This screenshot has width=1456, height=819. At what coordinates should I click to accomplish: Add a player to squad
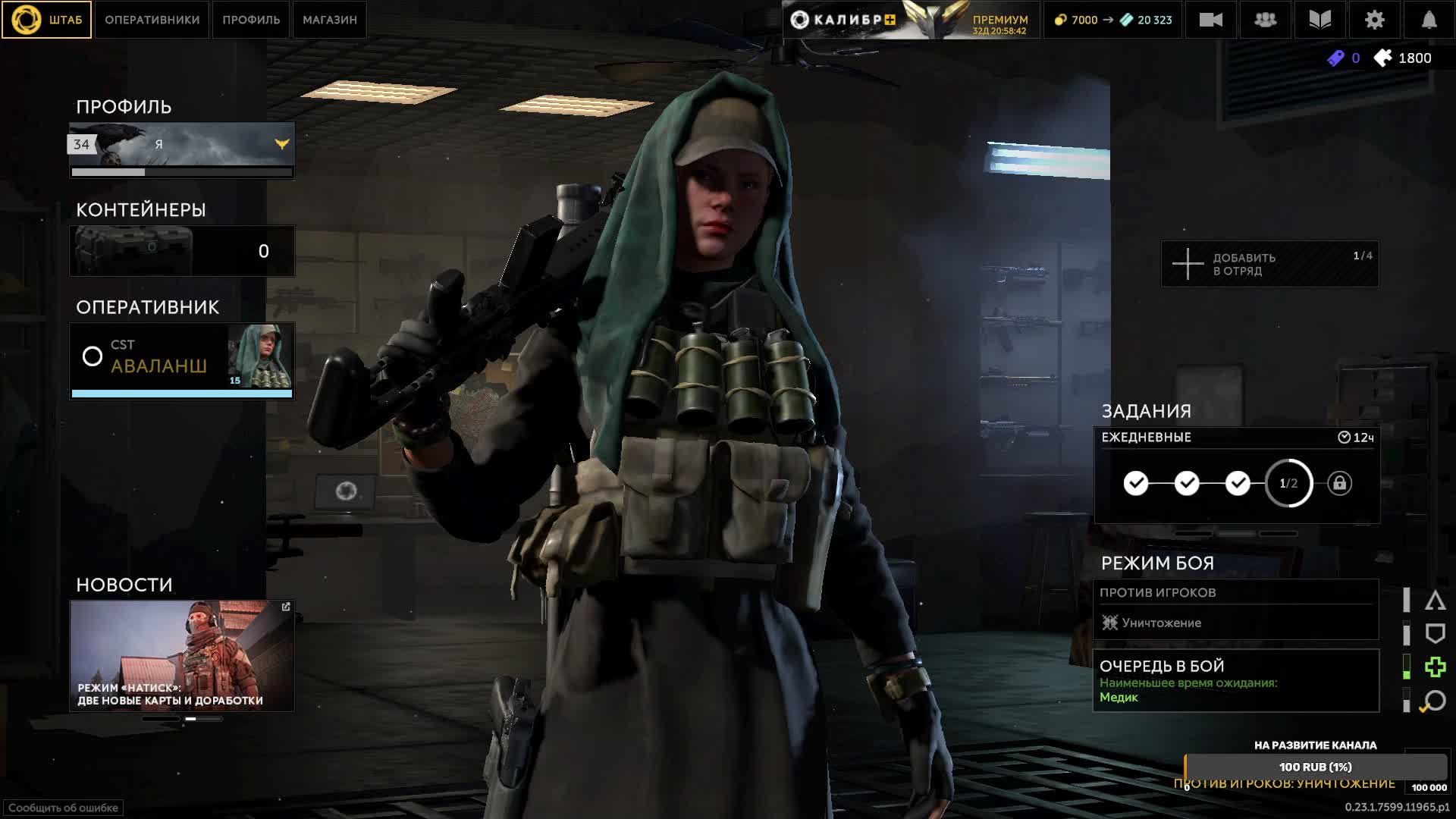[x=1269, y=264]
